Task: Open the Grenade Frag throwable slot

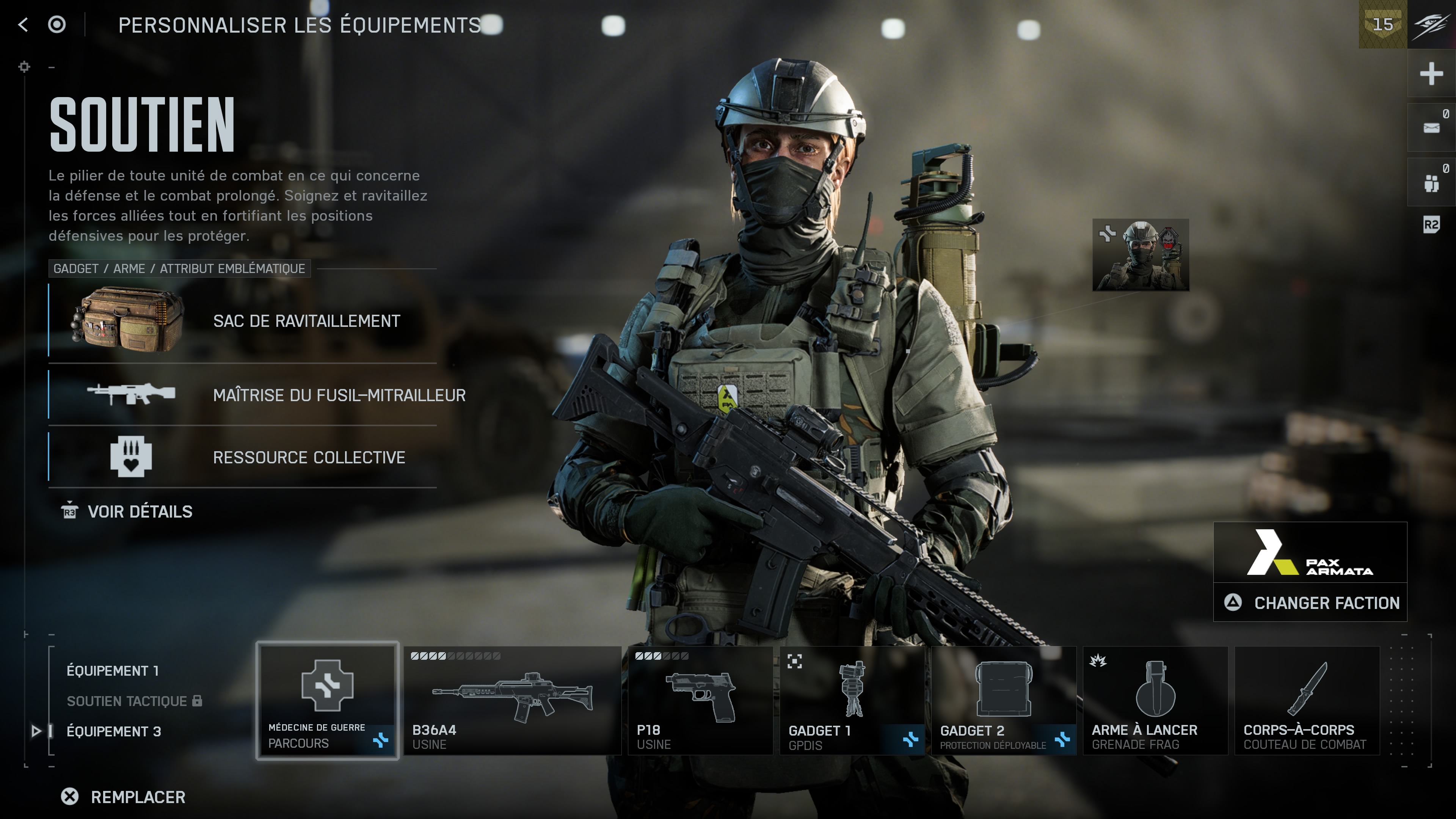Action: [1155, 700]
